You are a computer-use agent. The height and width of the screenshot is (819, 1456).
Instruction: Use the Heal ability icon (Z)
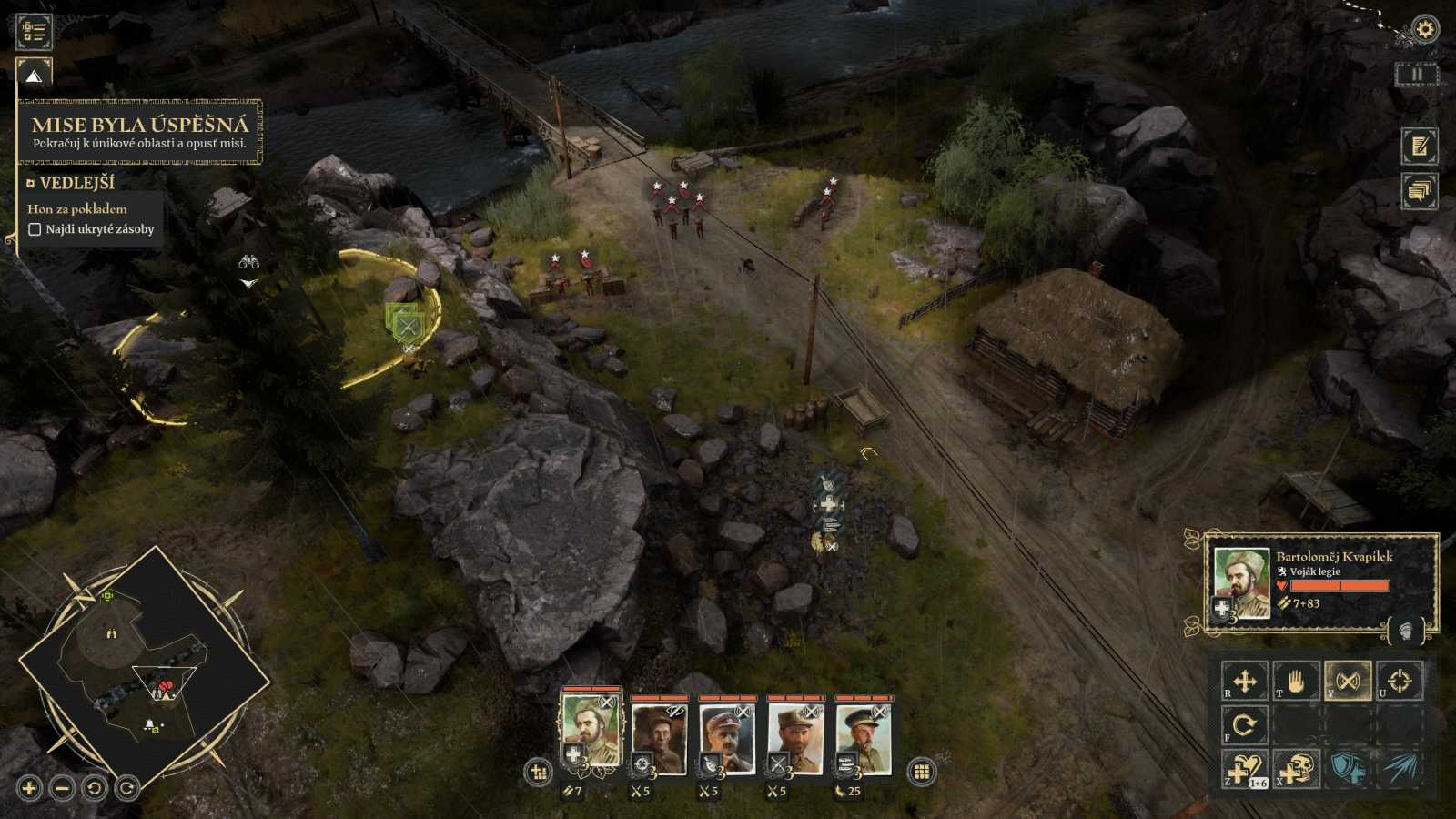(1244, 771)
